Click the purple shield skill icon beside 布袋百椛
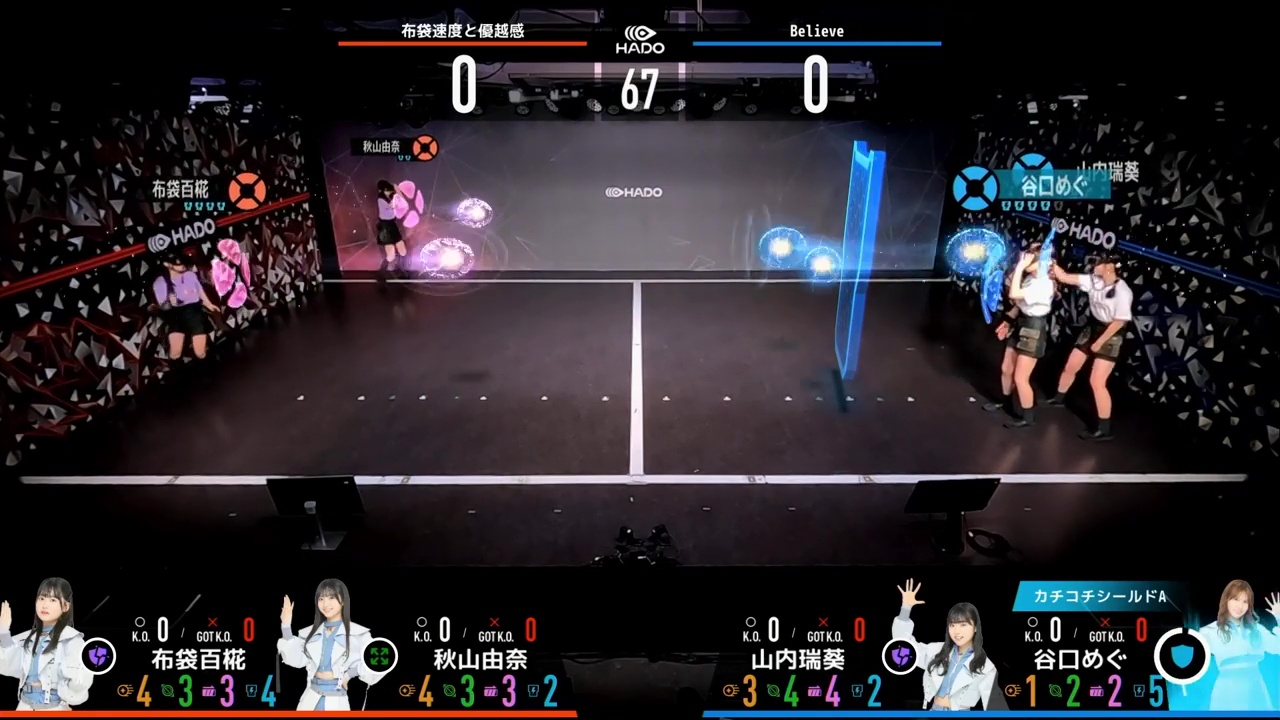 [98, 656]
